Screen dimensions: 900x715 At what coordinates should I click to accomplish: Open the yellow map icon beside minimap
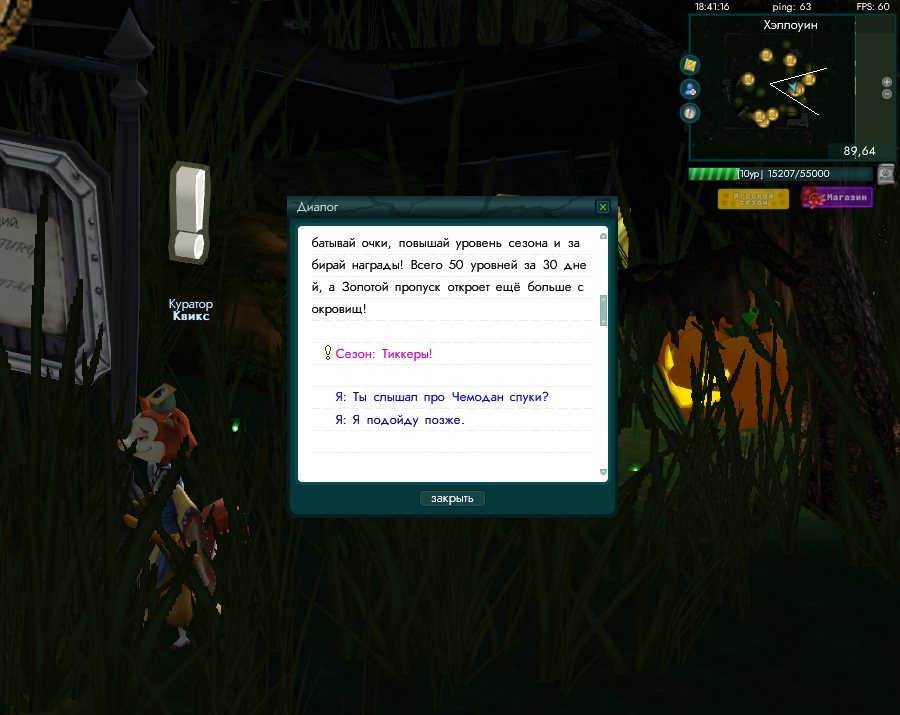coord(690,65)
